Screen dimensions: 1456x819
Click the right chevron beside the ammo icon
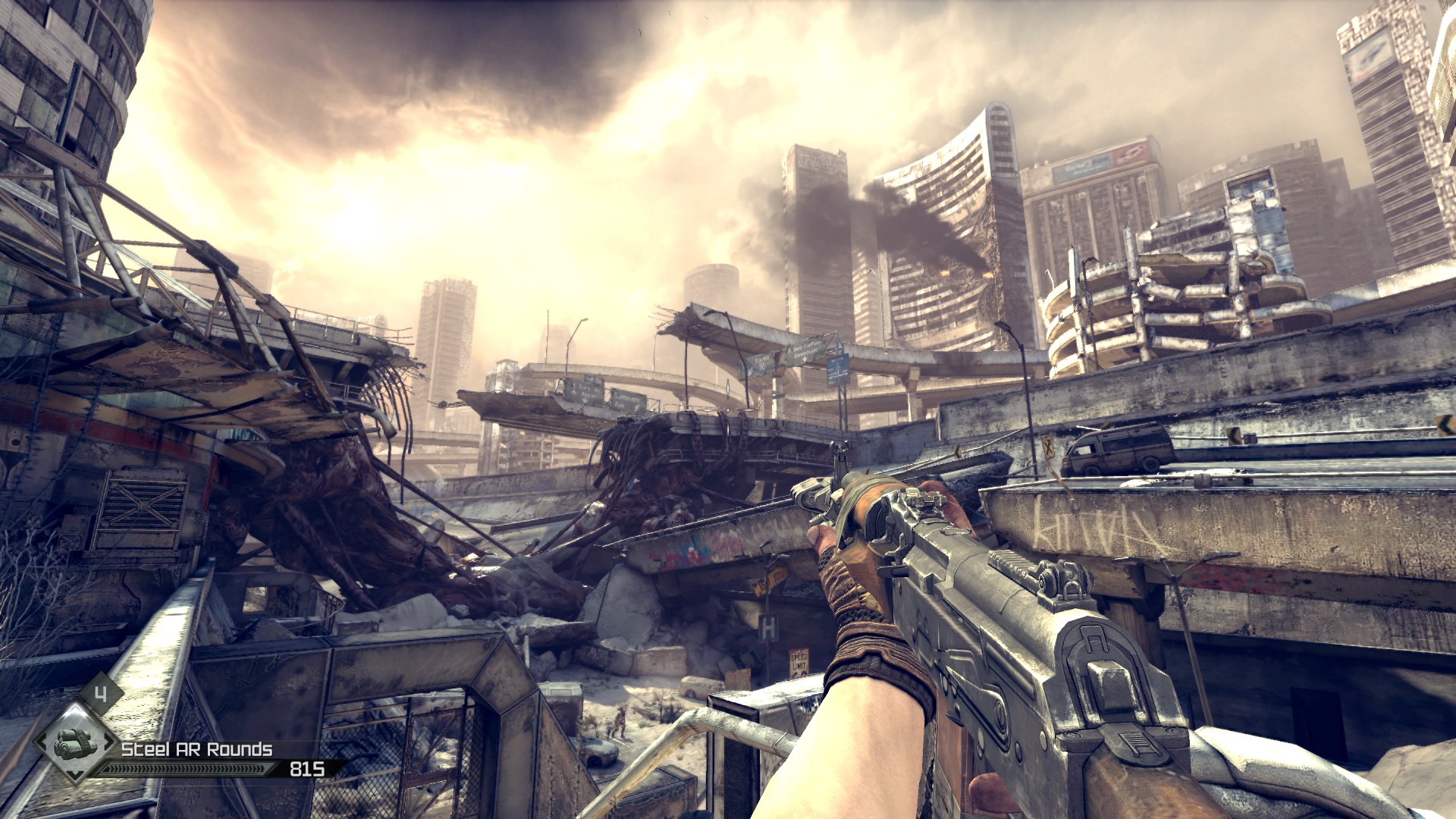(x=107, y=742)
